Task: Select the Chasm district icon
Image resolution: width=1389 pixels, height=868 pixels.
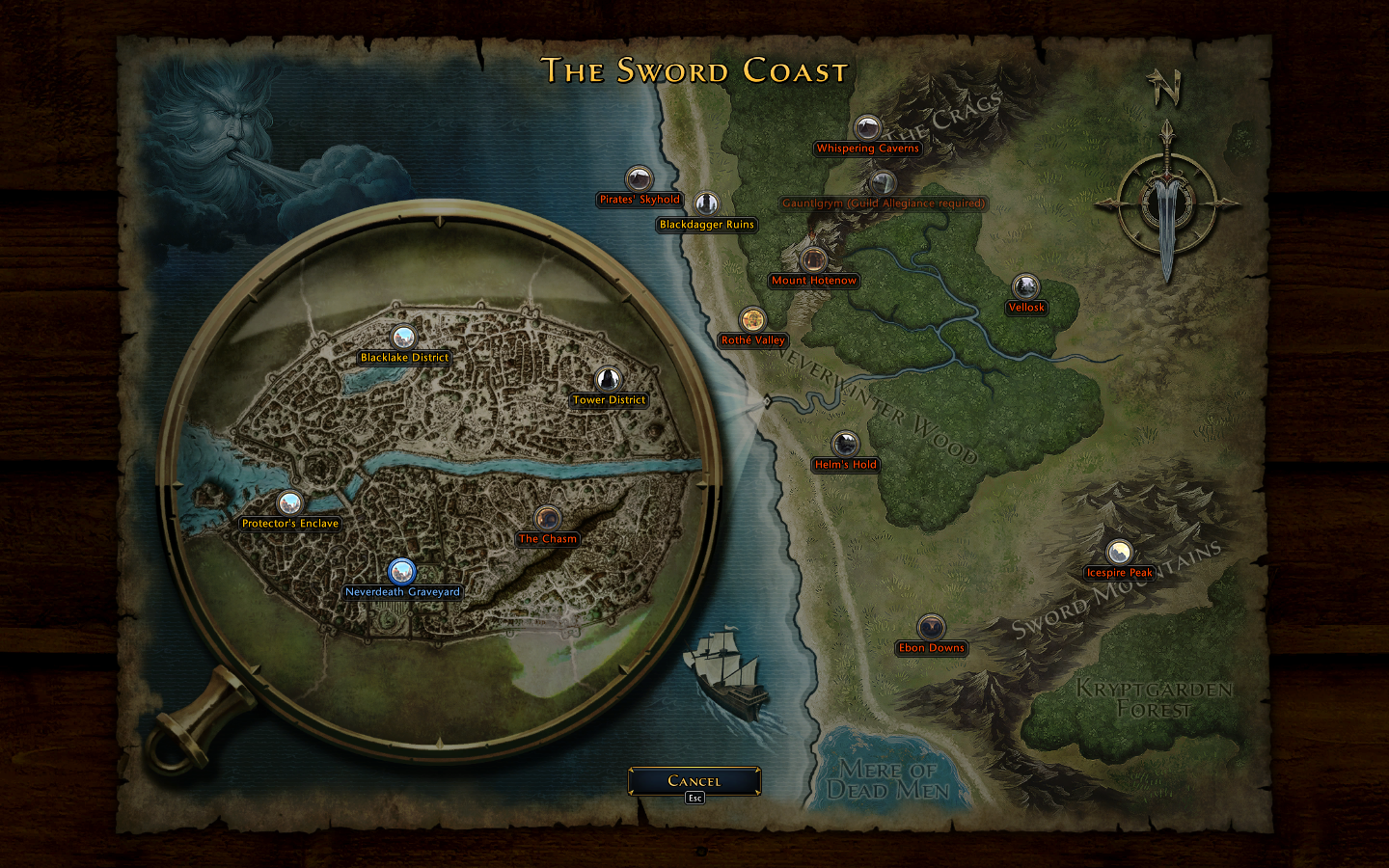Action: pos(546,520)
